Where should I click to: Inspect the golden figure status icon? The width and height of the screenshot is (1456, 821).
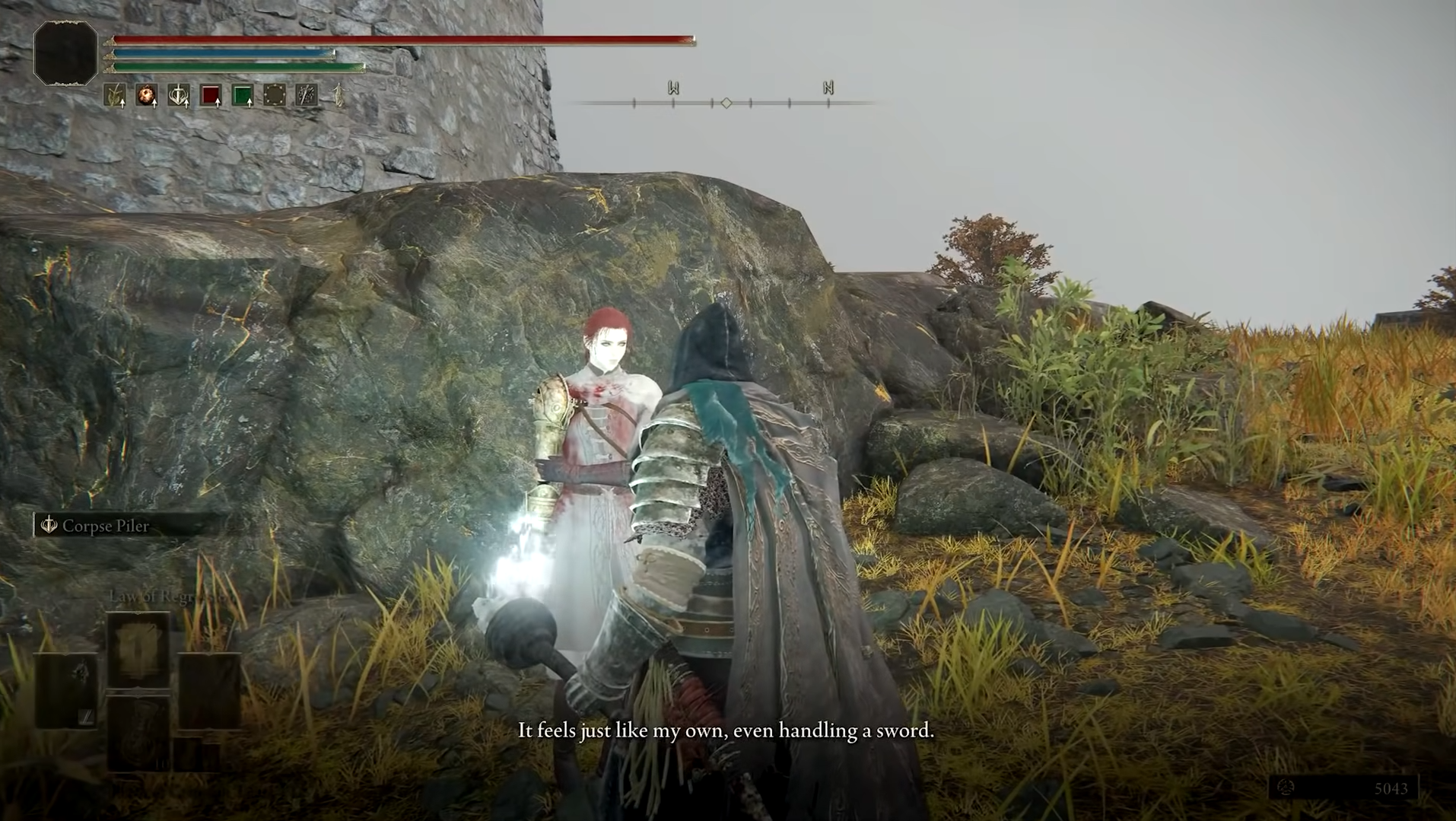339,95
